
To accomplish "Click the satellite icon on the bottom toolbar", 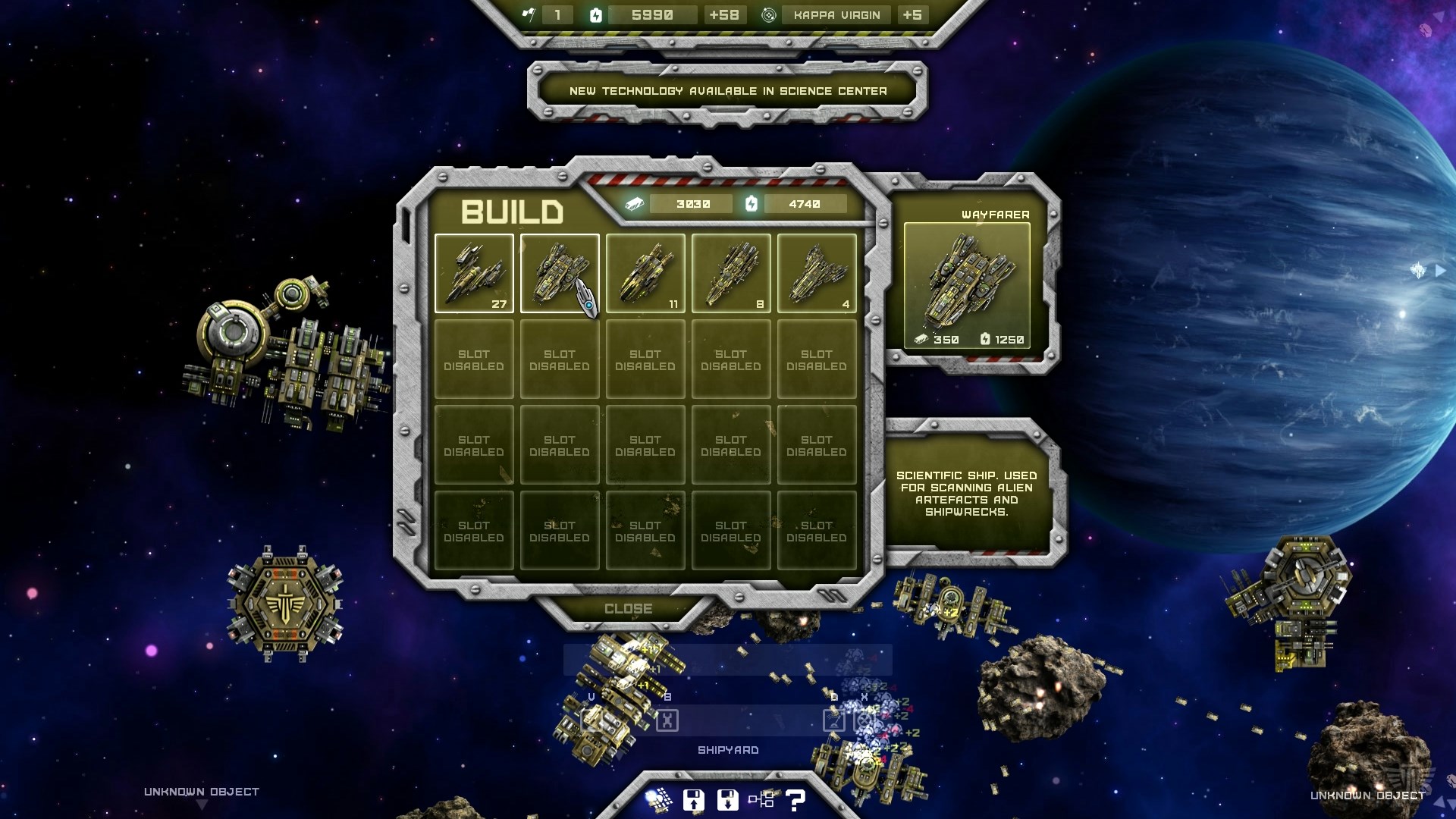I will [659, 800].
